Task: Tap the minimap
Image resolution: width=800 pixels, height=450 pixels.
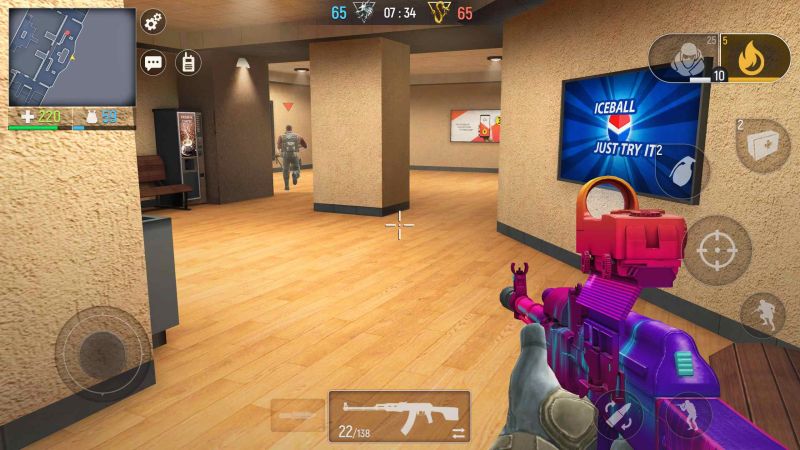Action: [x=72, y=57]
